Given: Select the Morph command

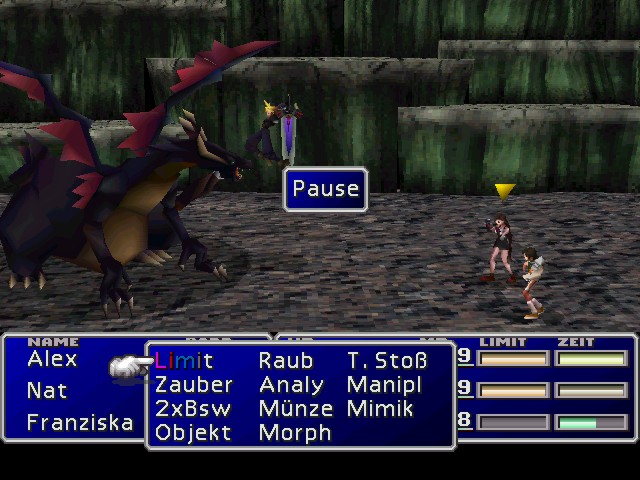Looking at the screenshot, I should (x=294, y=433).
